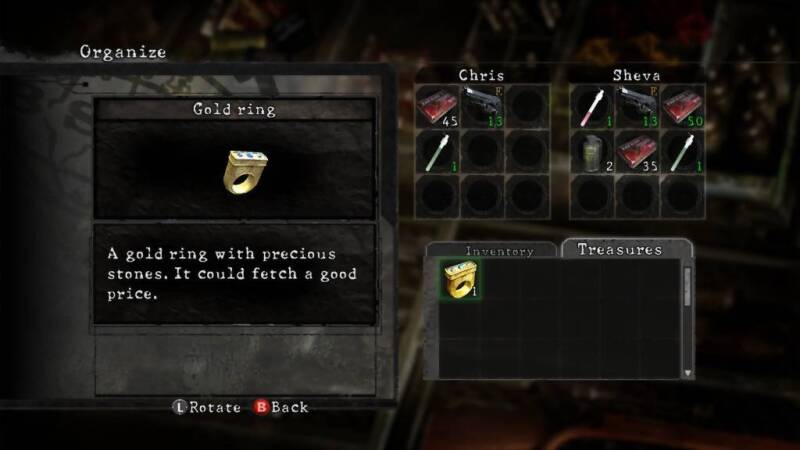Screen dimensions: 800x450
Task: Select Sheva's green herb spray
Action: pyautogui.click(x=683, y=151)
